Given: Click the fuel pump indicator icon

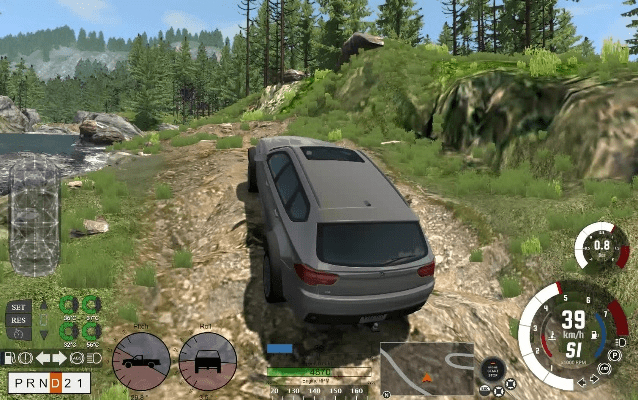Looking at the screenshot, I should click(8, 357).
